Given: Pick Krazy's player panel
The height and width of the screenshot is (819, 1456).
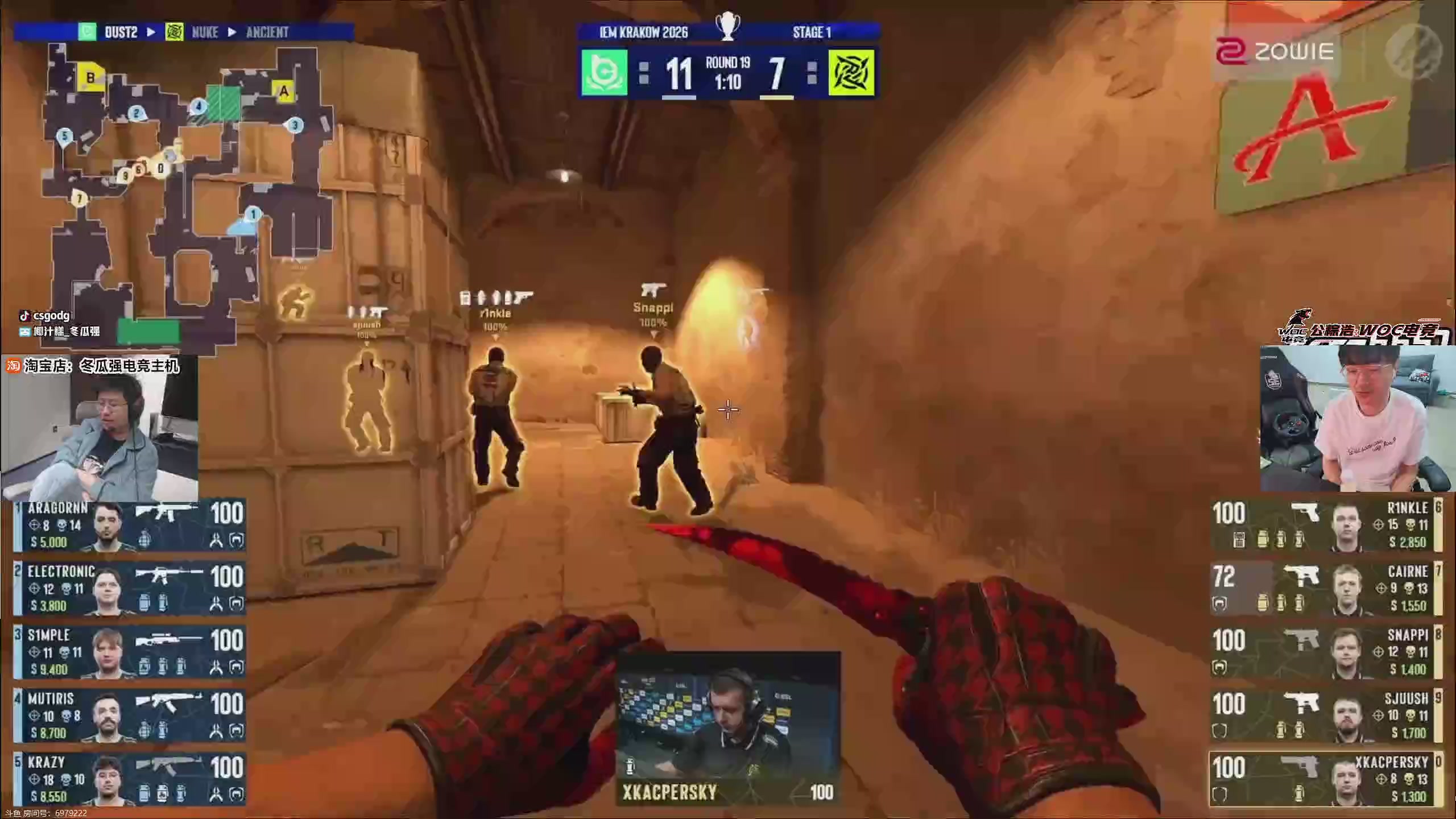Looking at the screenshot, I should pyautogui.click(x=130, y=780).
